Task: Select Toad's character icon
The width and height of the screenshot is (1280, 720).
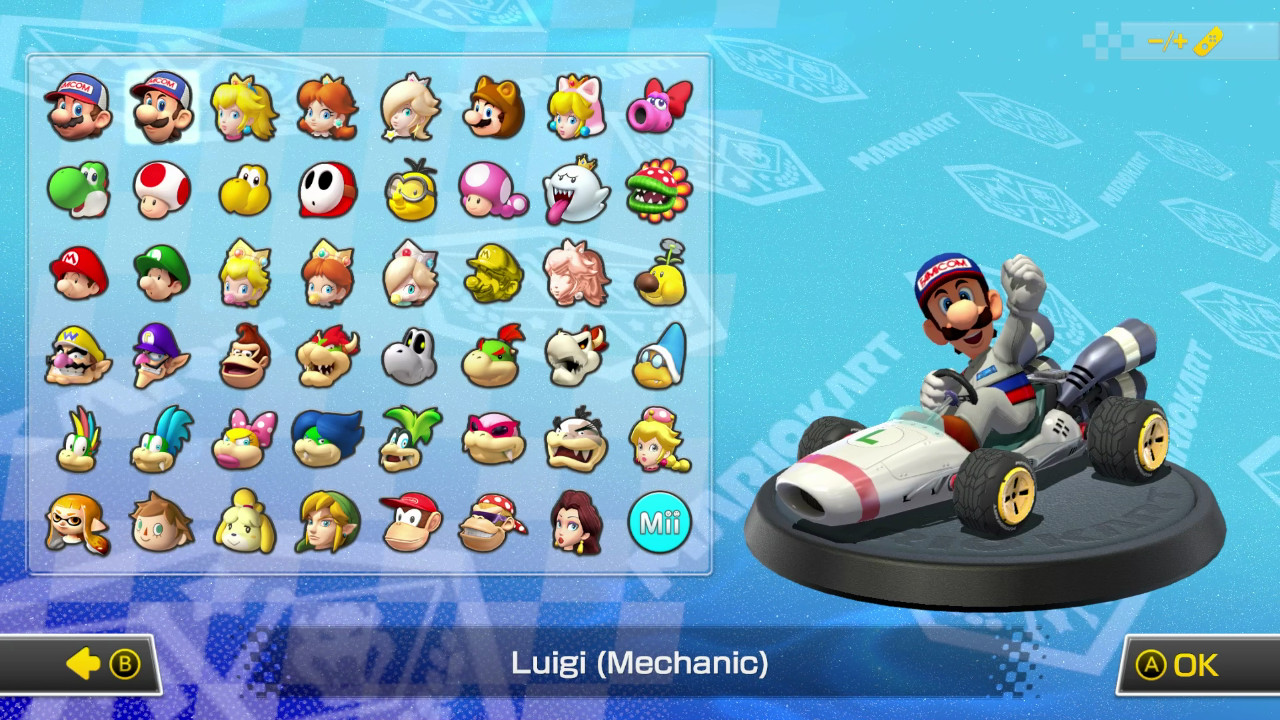Action: [162, 190]
